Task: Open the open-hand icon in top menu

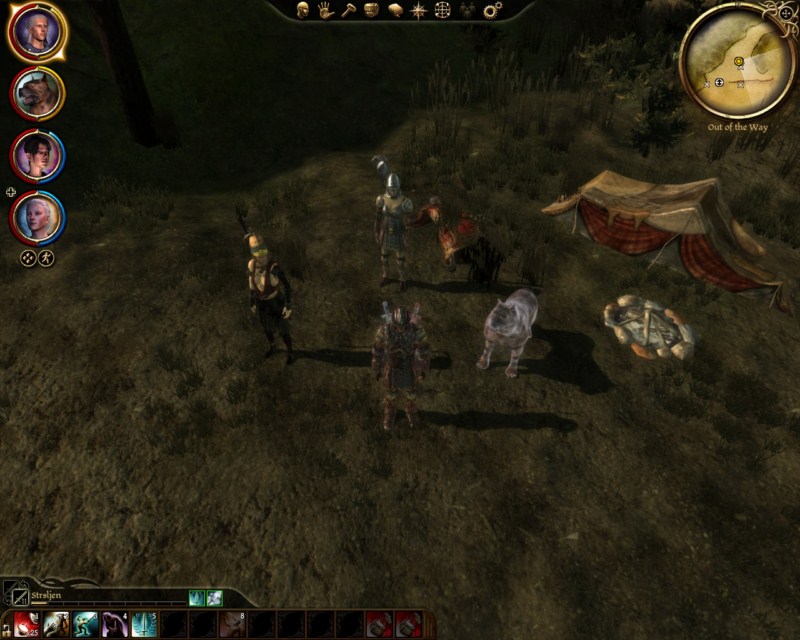Action: pyautogui.click(x=325, y=10)
